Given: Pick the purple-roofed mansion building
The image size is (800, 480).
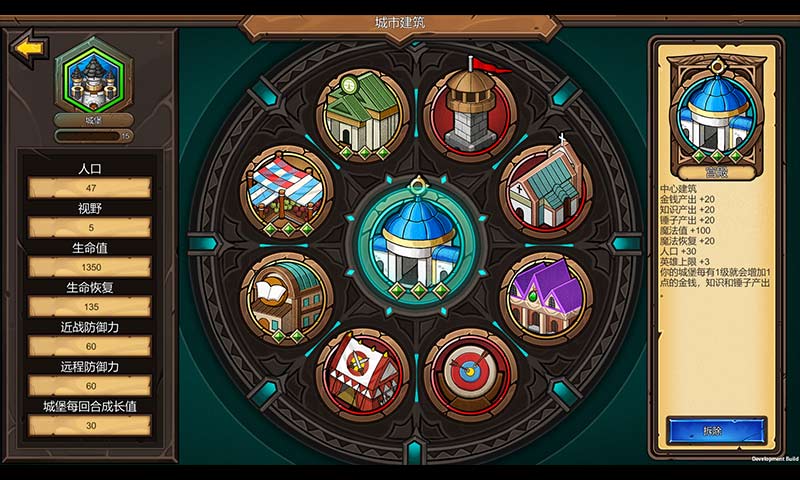Looking at the screenshot, I should pos(545,296).
